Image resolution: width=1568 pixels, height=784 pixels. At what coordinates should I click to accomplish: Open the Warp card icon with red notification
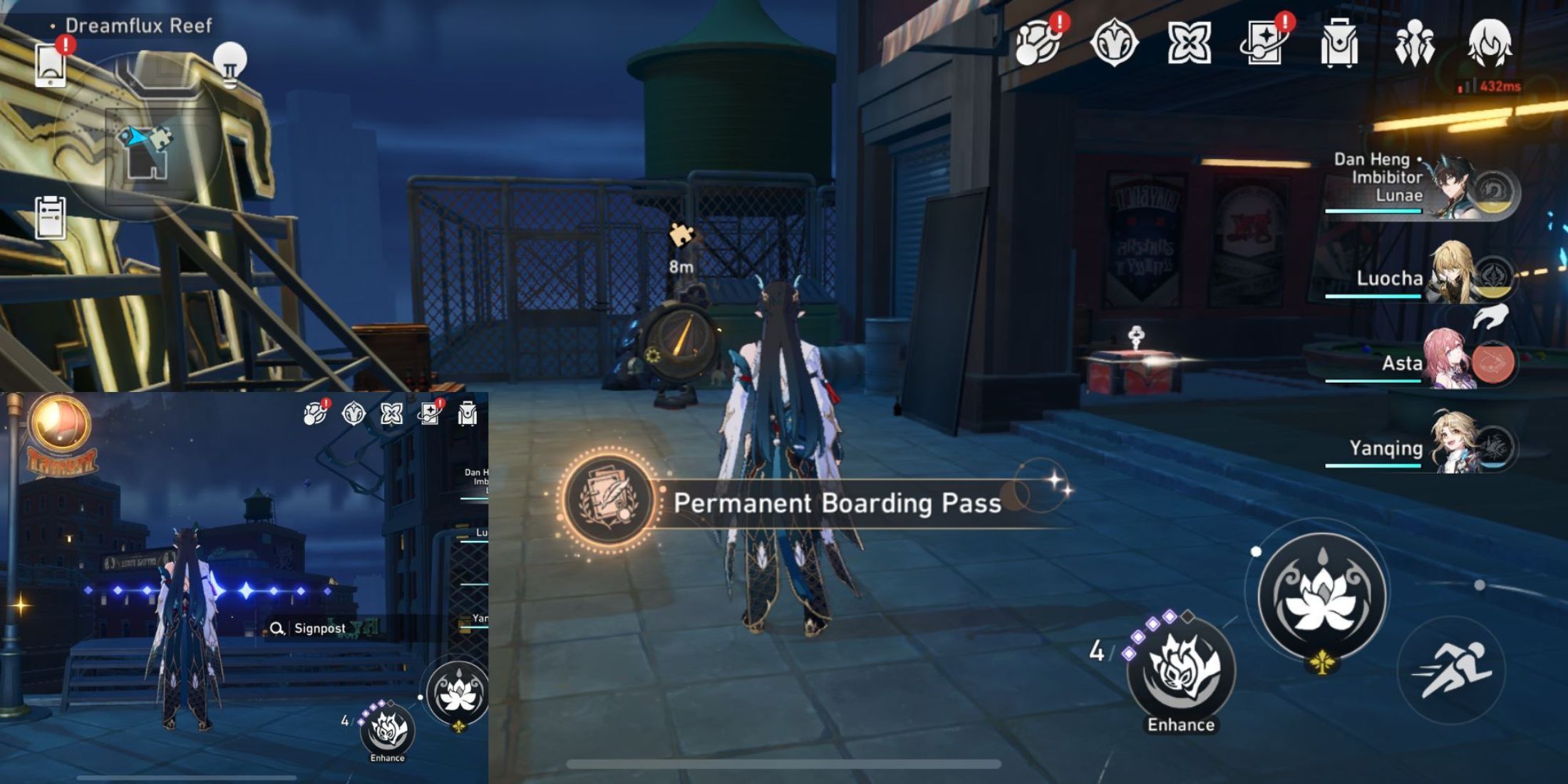coord(1266,44)
